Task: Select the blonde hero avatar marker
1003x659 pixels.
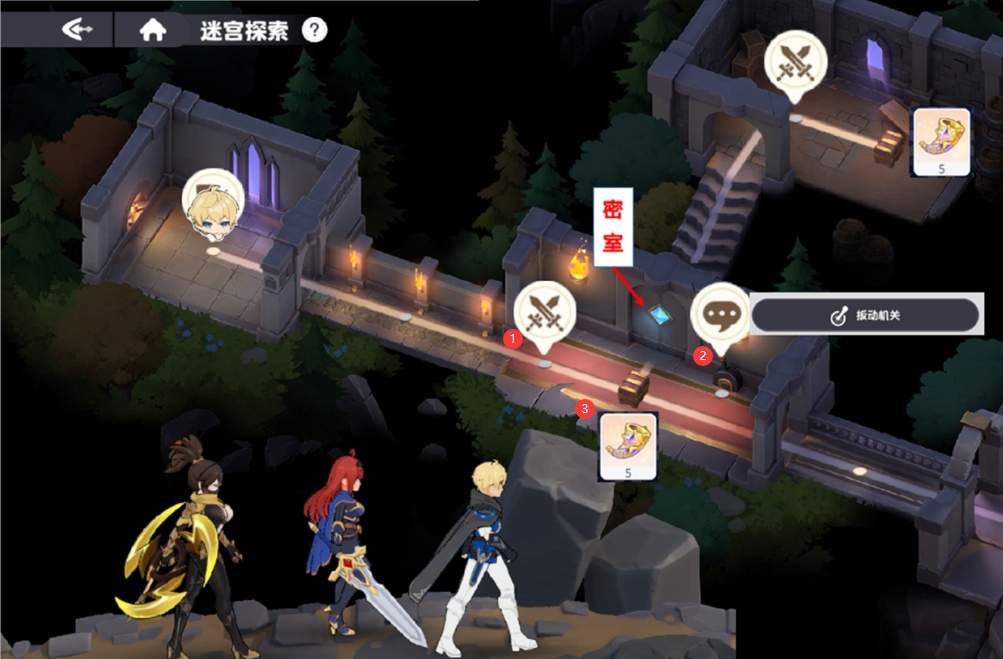Action: (214, 204)
